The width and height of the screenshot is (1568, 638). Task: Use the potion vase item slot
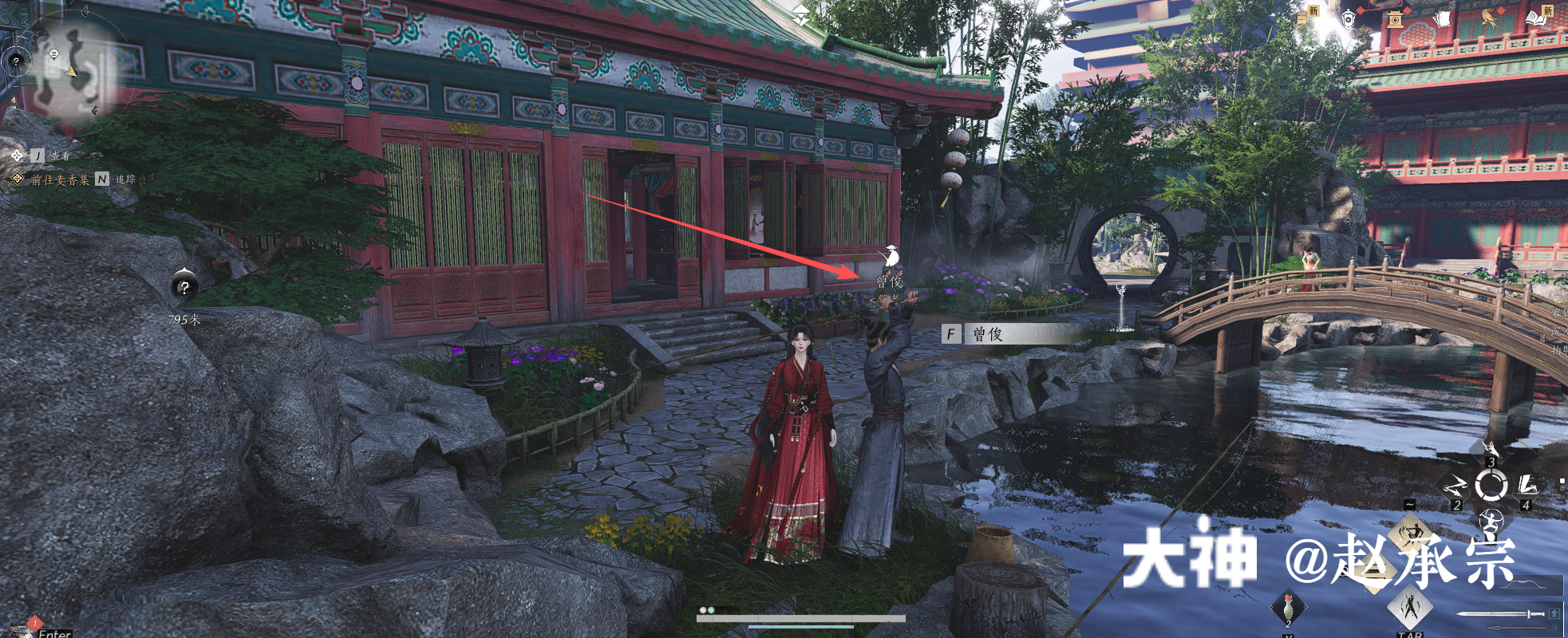1288,608
